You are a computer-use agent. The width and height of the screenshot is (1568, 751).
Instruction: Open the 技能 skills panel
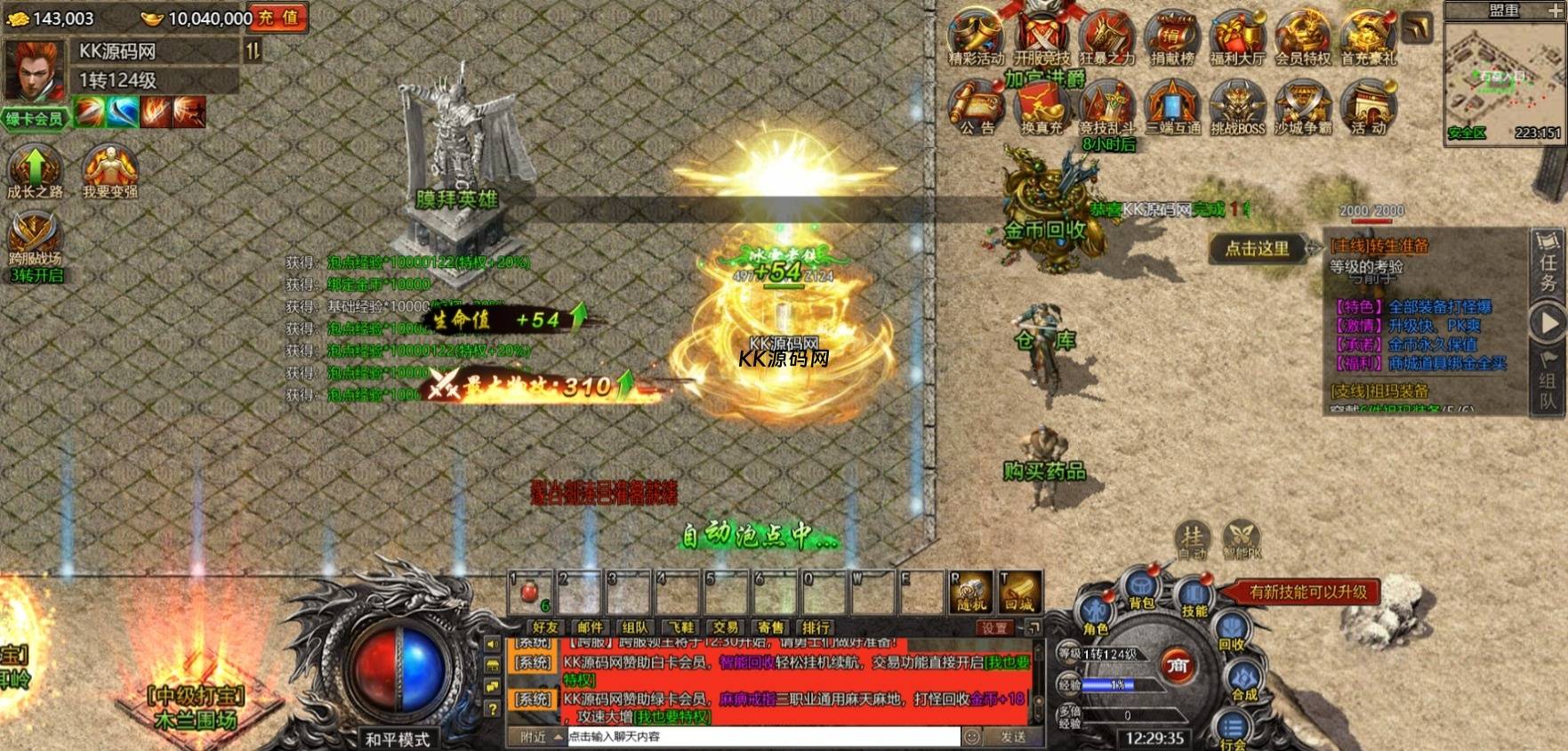pos(1194,598)
